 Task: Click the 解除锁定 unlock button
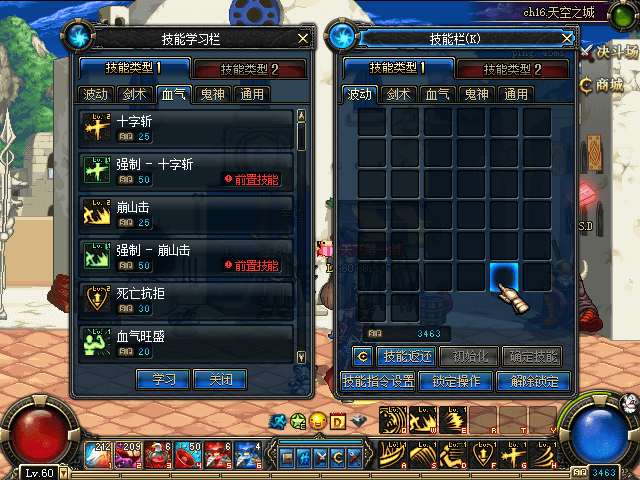(533, 381)
